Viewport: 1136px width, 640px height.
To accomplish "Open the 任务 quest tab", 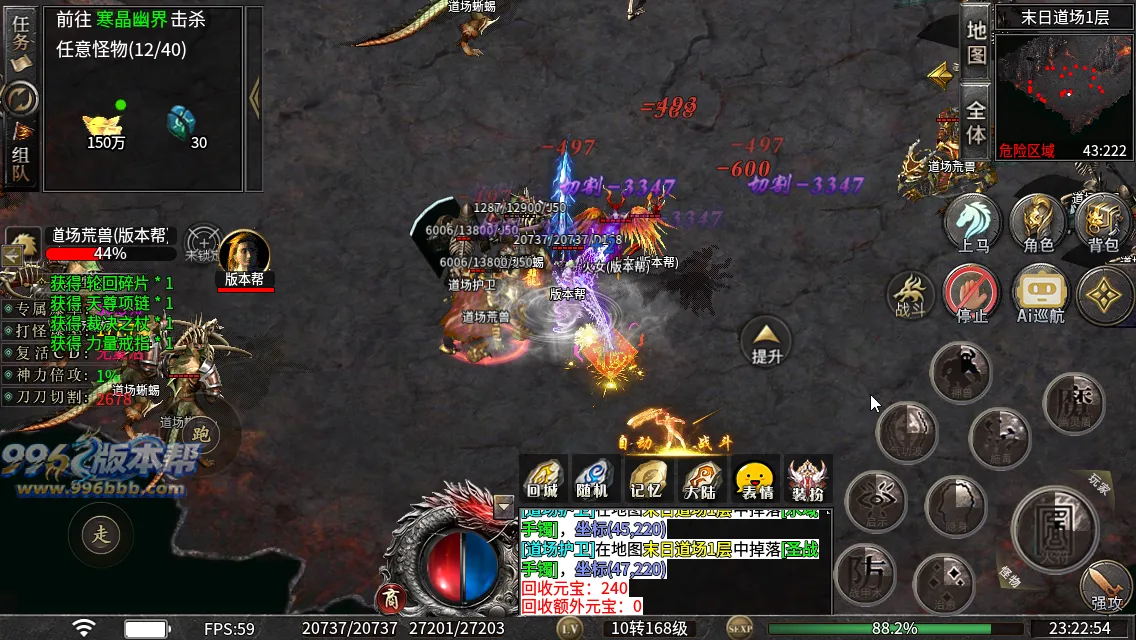I will pyautogui.click(x=21, y=40).
